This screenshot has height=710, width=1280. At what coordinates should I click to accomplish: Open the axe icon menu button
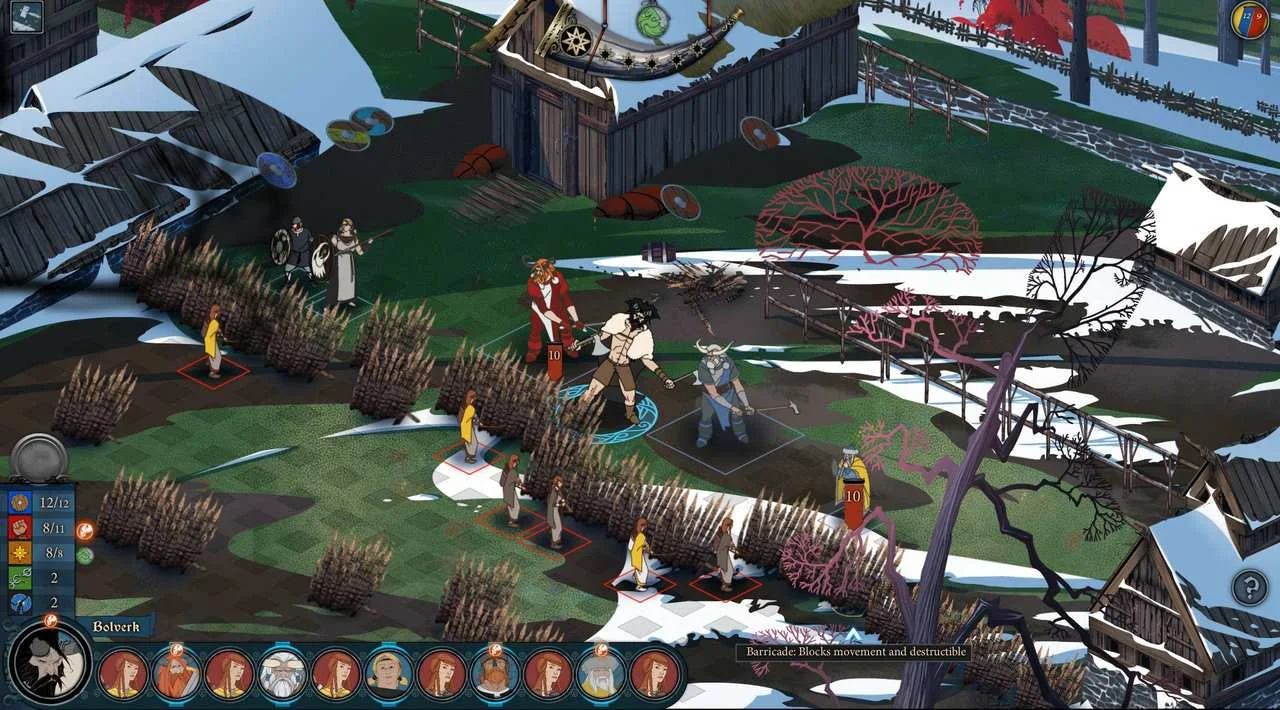[x=25, y=17]
